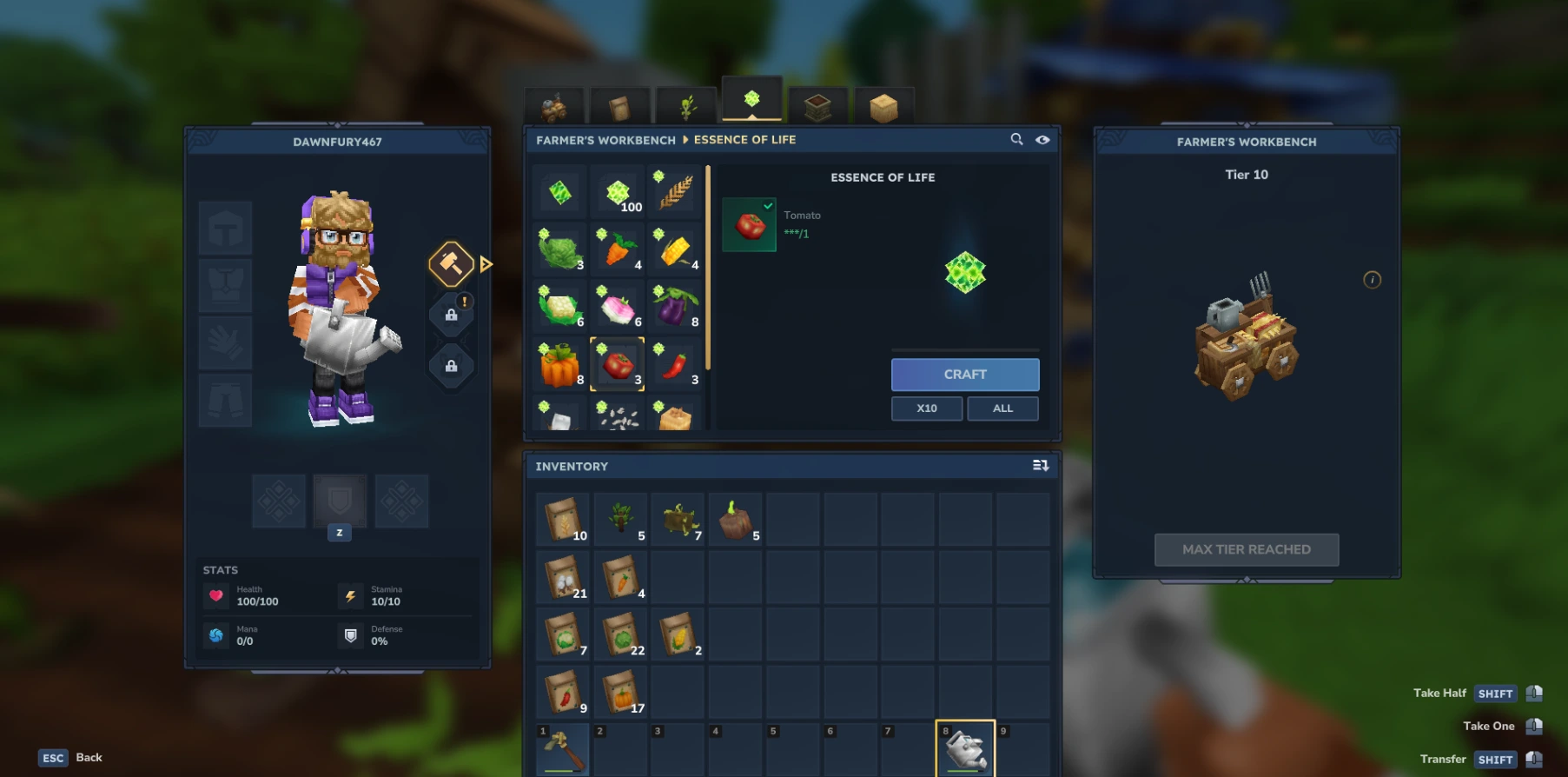Screen dimensions: 1568x777
Task: Select the tomato recipe in the craft list
Action: (618, 365)
